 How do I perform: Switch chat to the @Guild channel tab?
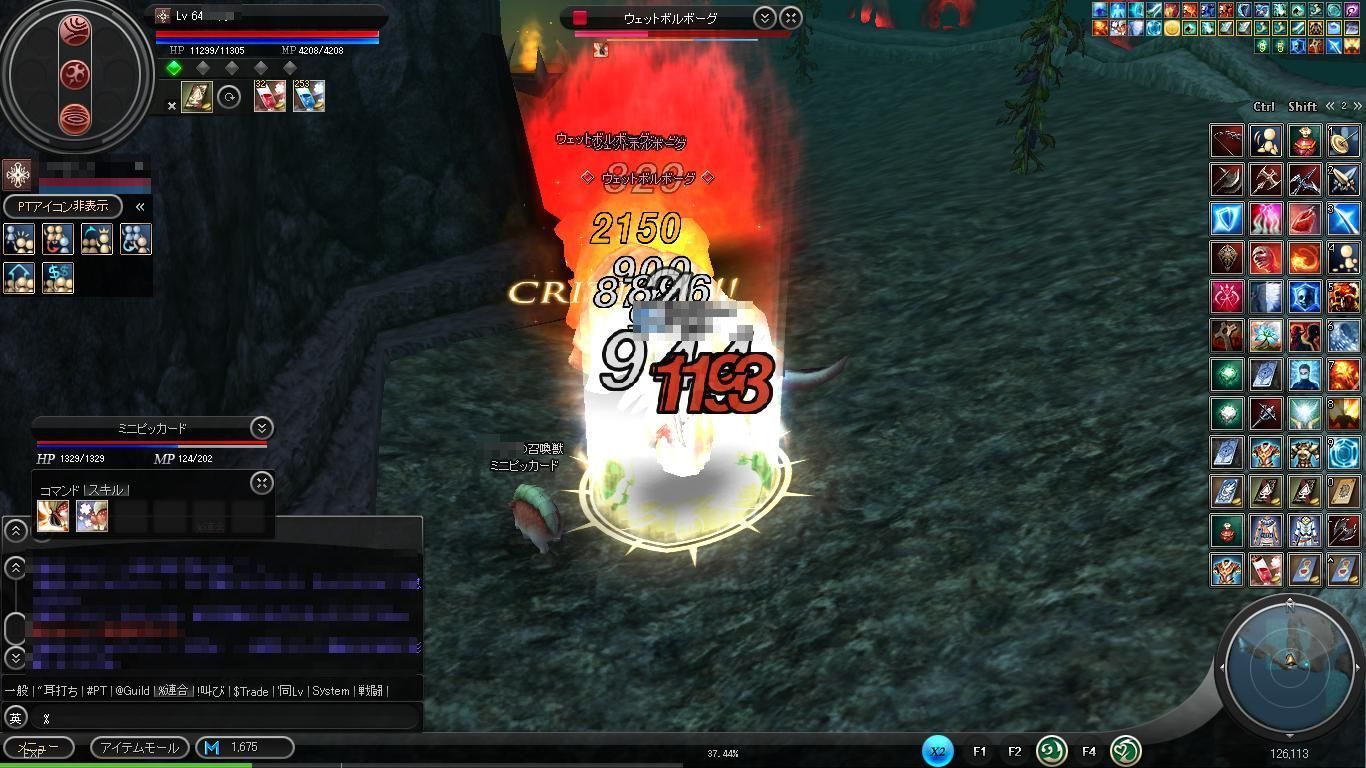pos(131,691)
